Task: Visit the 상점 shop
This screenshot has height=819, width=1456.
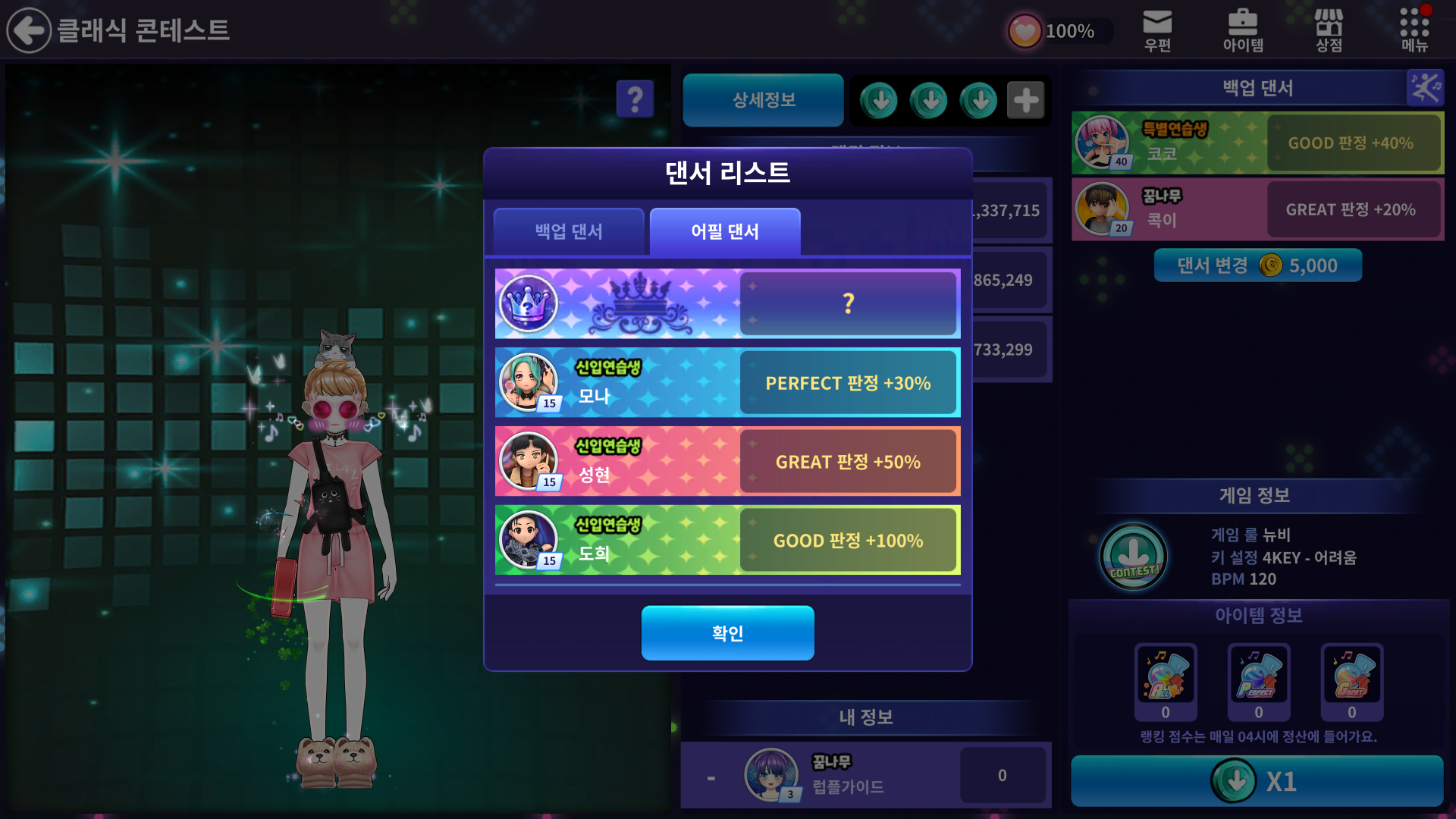Action: coord(1329,30)
